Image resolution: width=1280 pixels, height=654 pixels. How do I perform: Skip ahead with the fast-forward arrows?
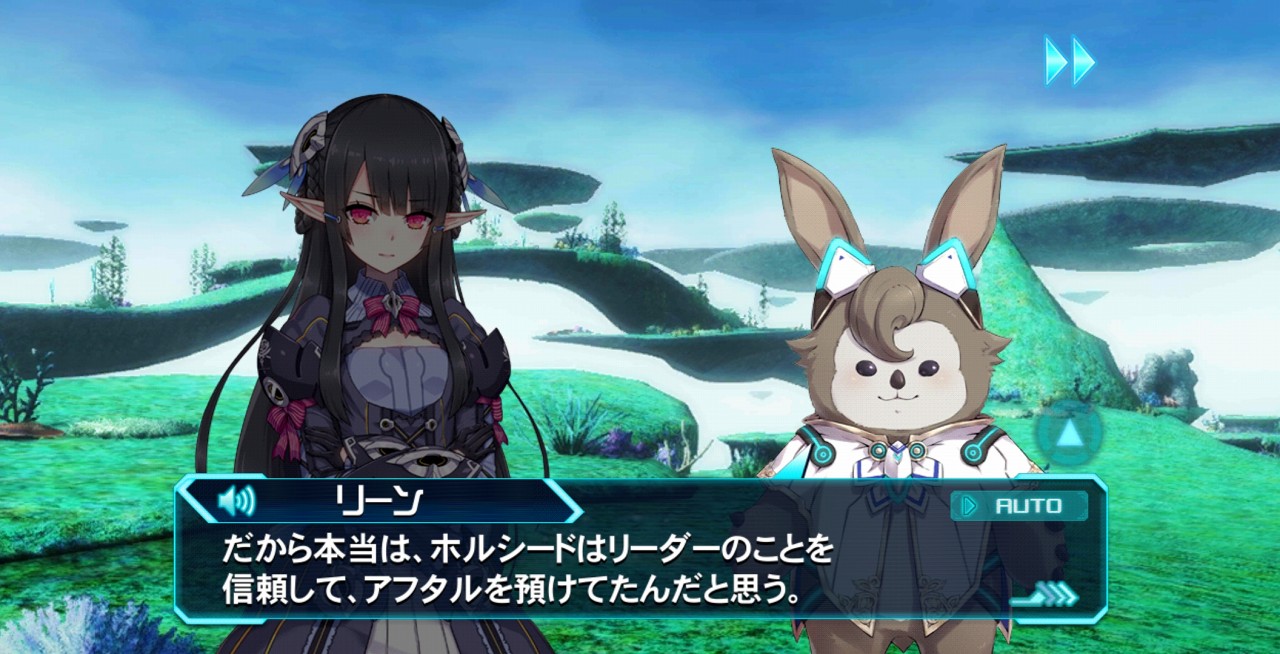tap(1069, 60)
